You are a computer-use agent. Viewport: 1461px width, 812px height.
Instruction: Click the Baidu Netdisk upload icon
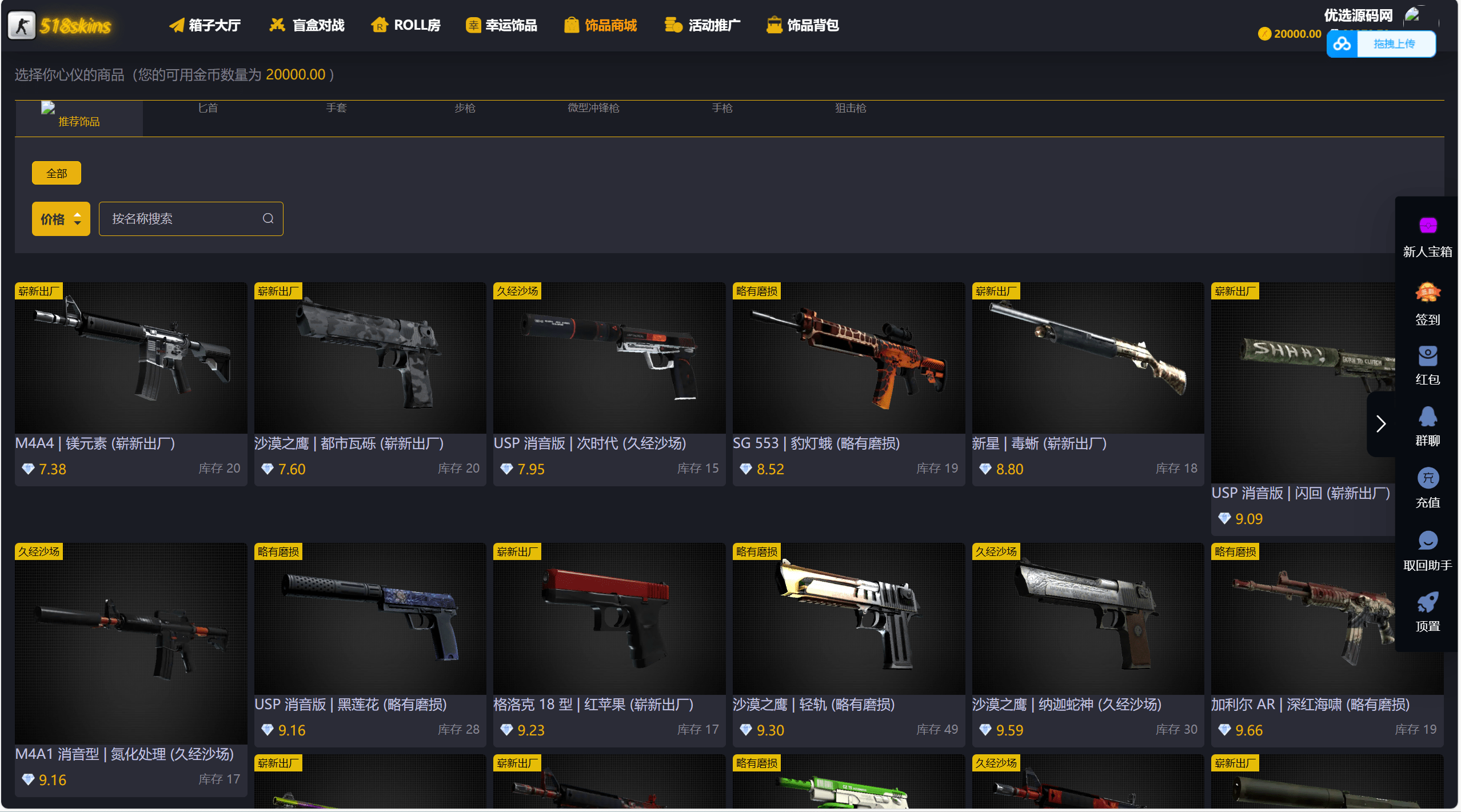point(1342,43)
